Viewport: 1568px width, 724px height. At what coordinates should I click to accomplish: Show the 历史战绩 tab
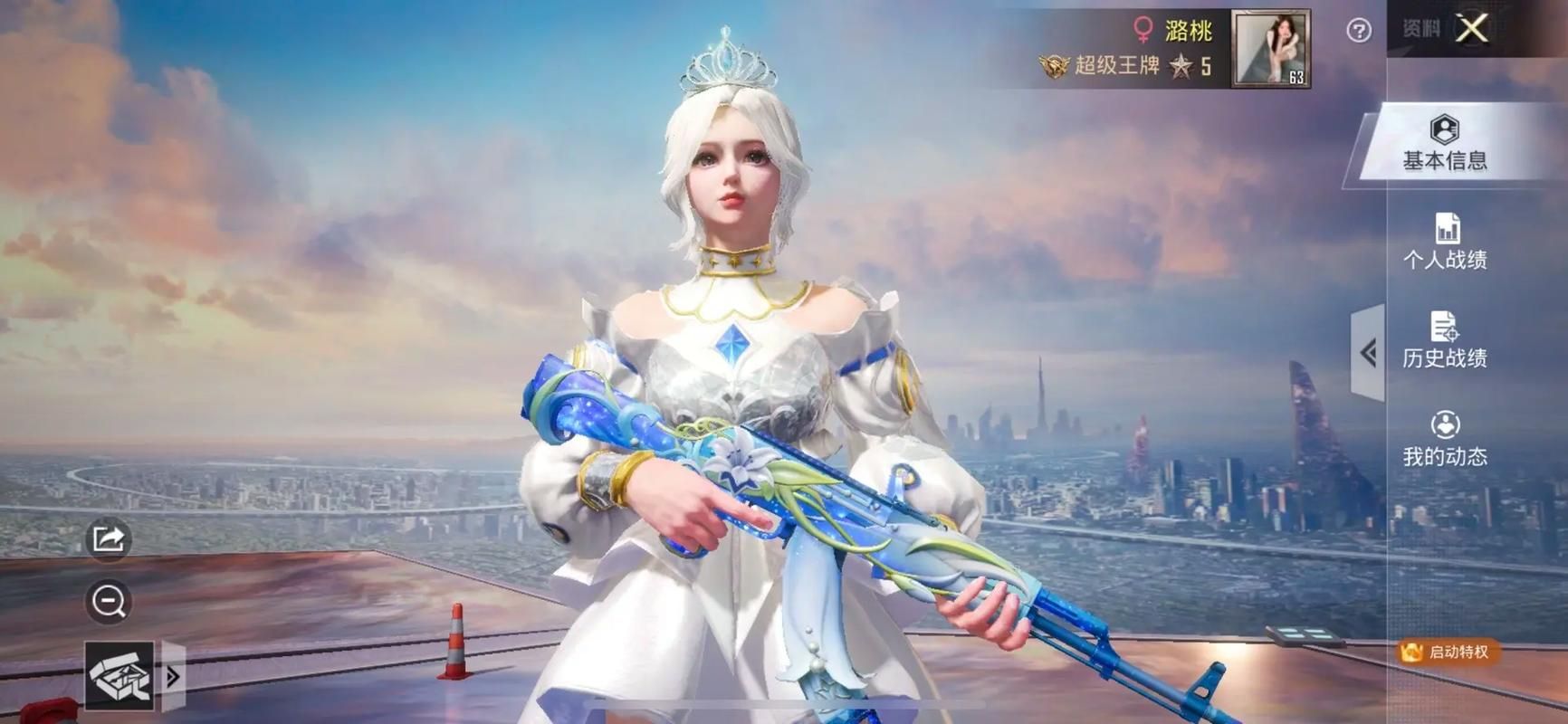(1445, 340)
